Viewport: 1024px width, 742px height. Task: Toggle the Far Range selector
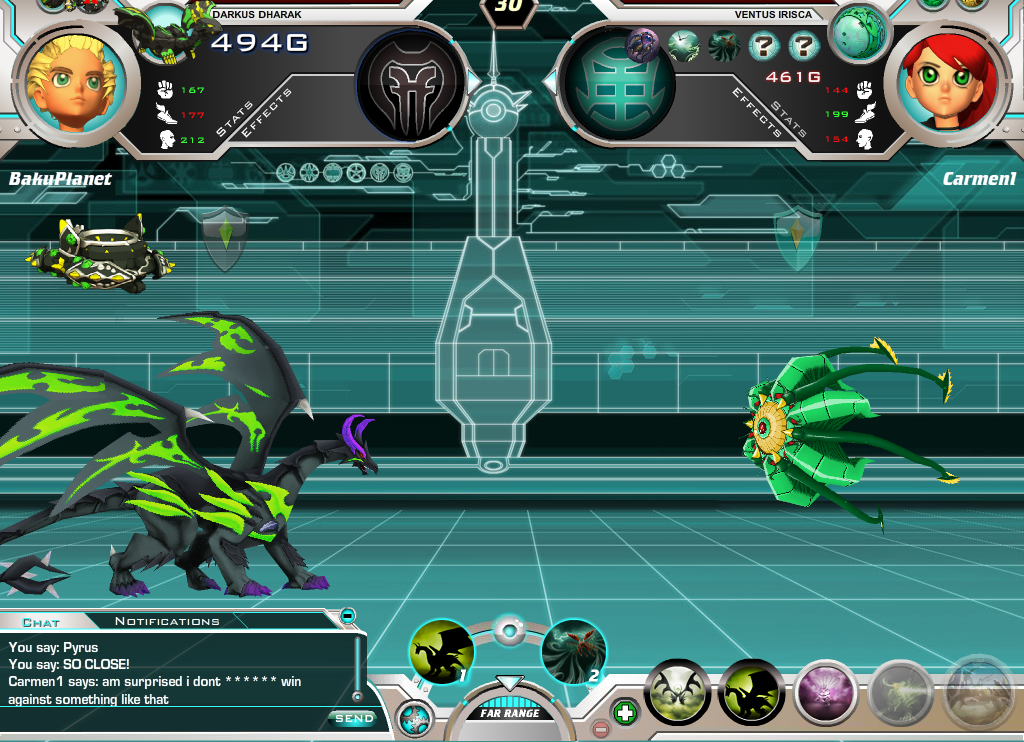510,712
